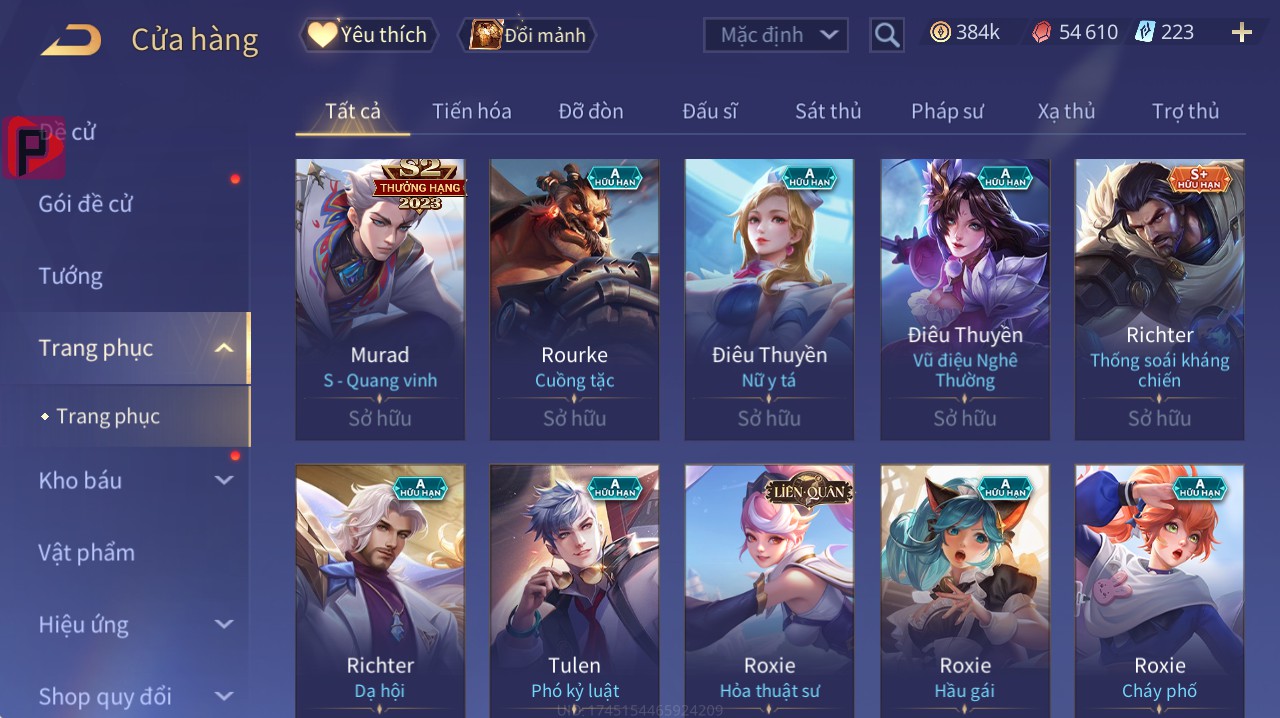1280x718 pixels.
Task: Switch to the Đỡ đòn tab
Action: [x=590, y=111]
